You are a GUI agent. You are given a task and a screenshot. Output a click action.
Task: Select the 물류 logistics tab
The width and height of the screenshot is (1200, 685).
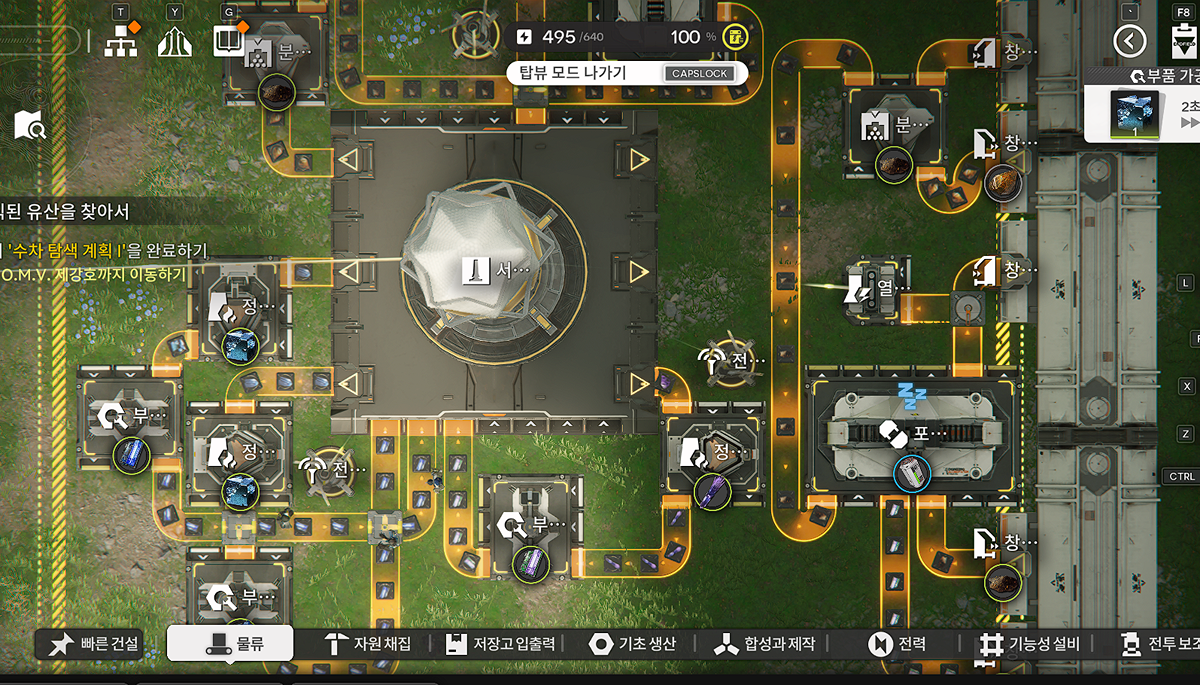tap(230, 643)
